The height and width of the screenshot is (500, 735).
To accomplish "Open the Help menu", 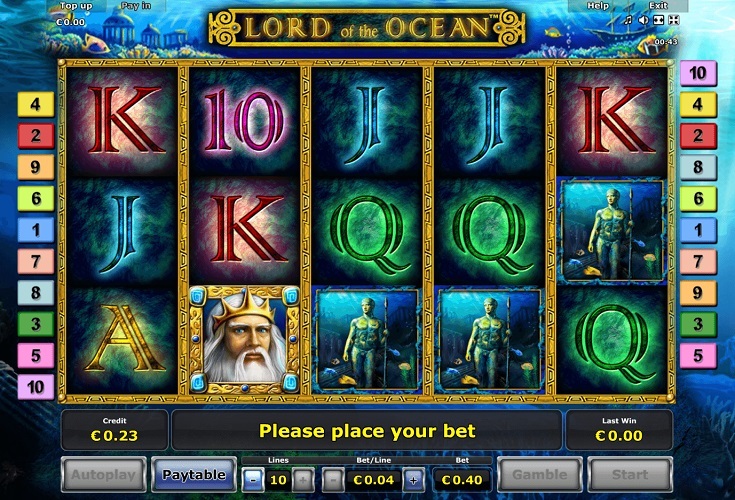I will (598, 6).
